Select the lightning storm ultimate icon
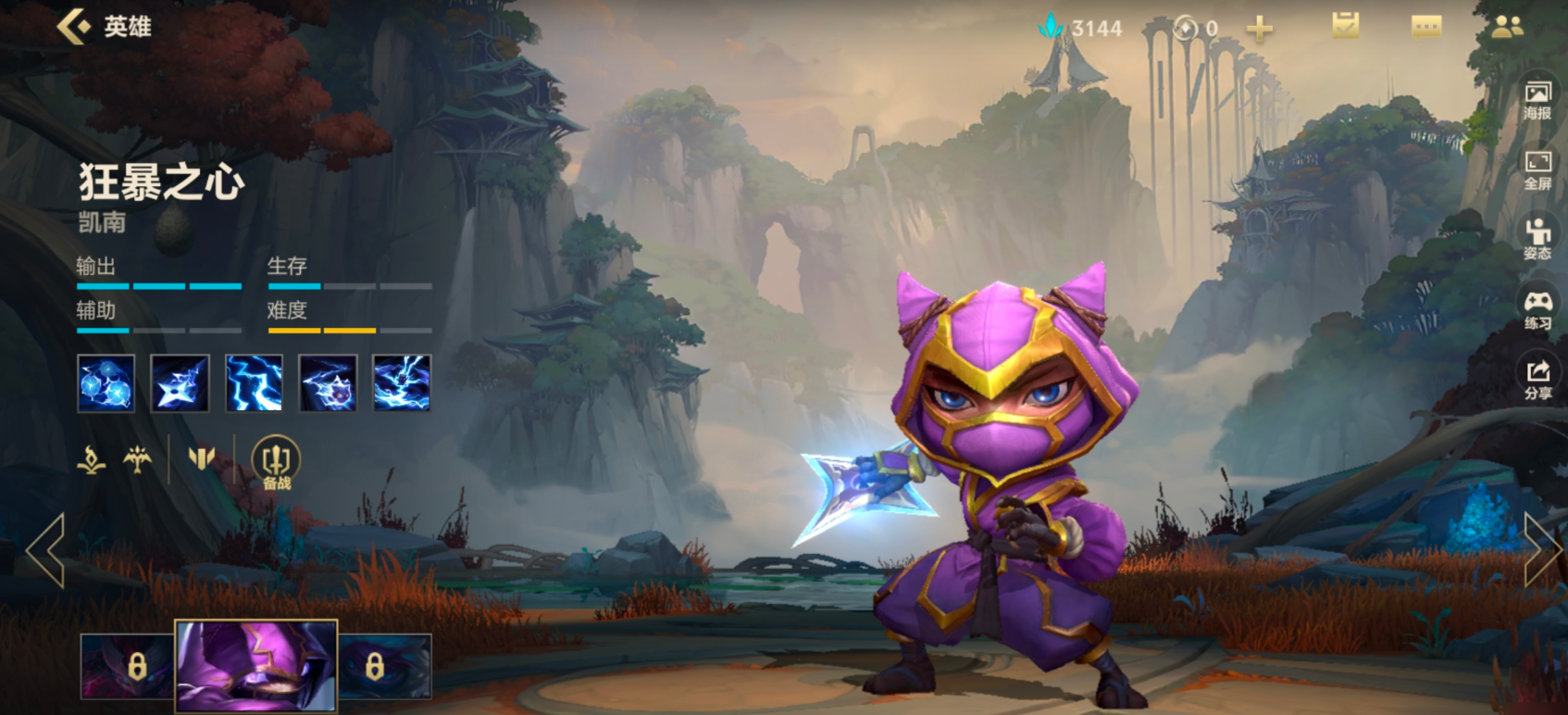This screenshot has width=1568, height=715. click(402, 383)
